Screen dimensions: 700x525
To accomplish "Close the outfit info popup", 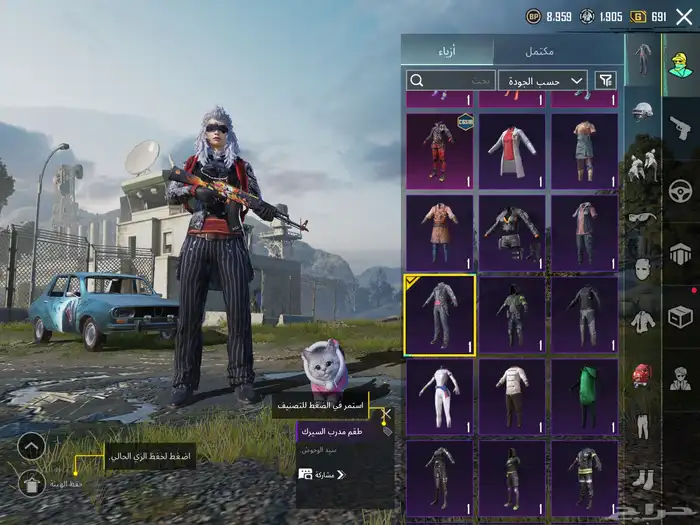I will 386,413.
